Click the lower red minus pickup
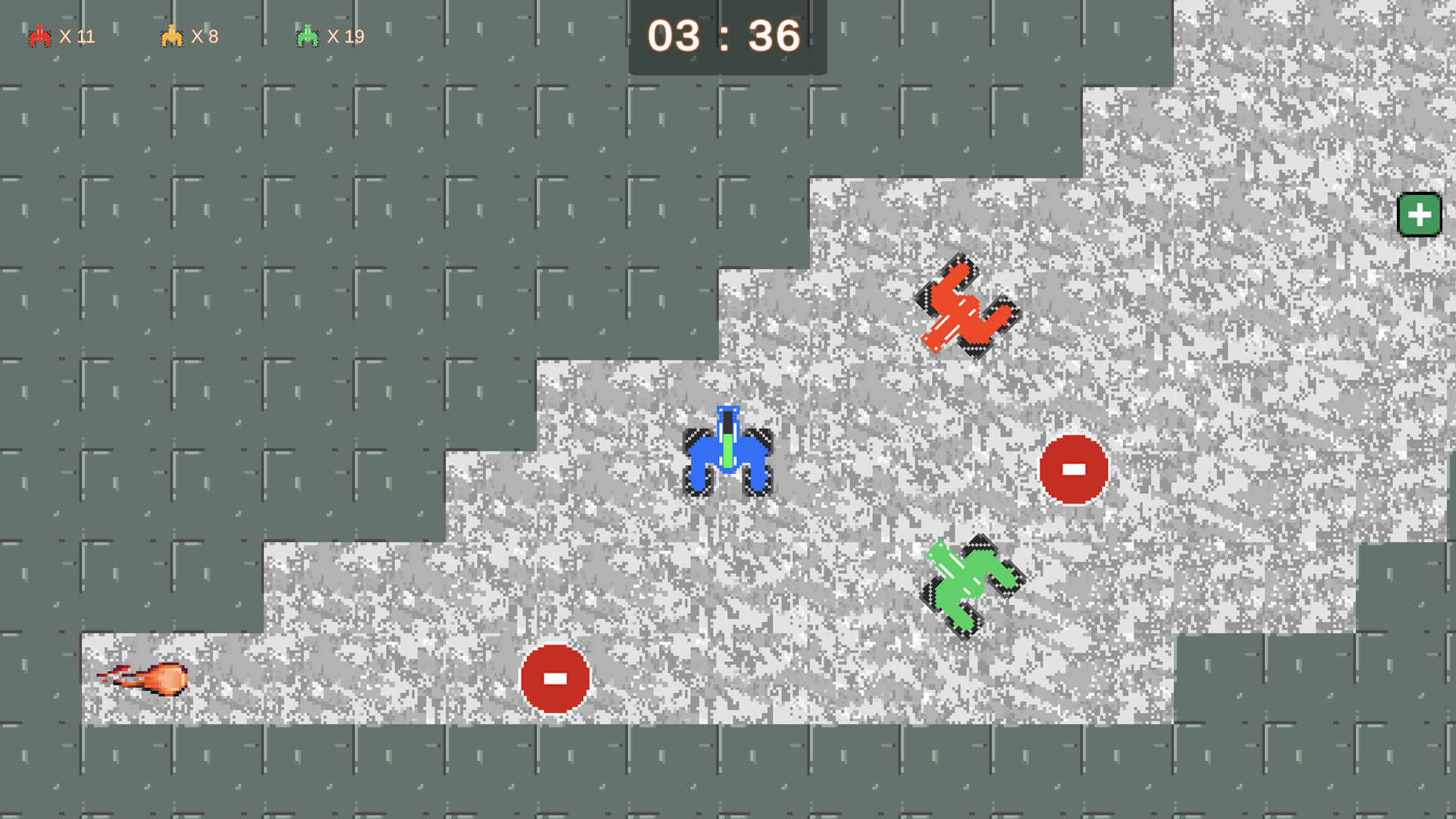The image size is (1456, 819). [x=554, y=680]
